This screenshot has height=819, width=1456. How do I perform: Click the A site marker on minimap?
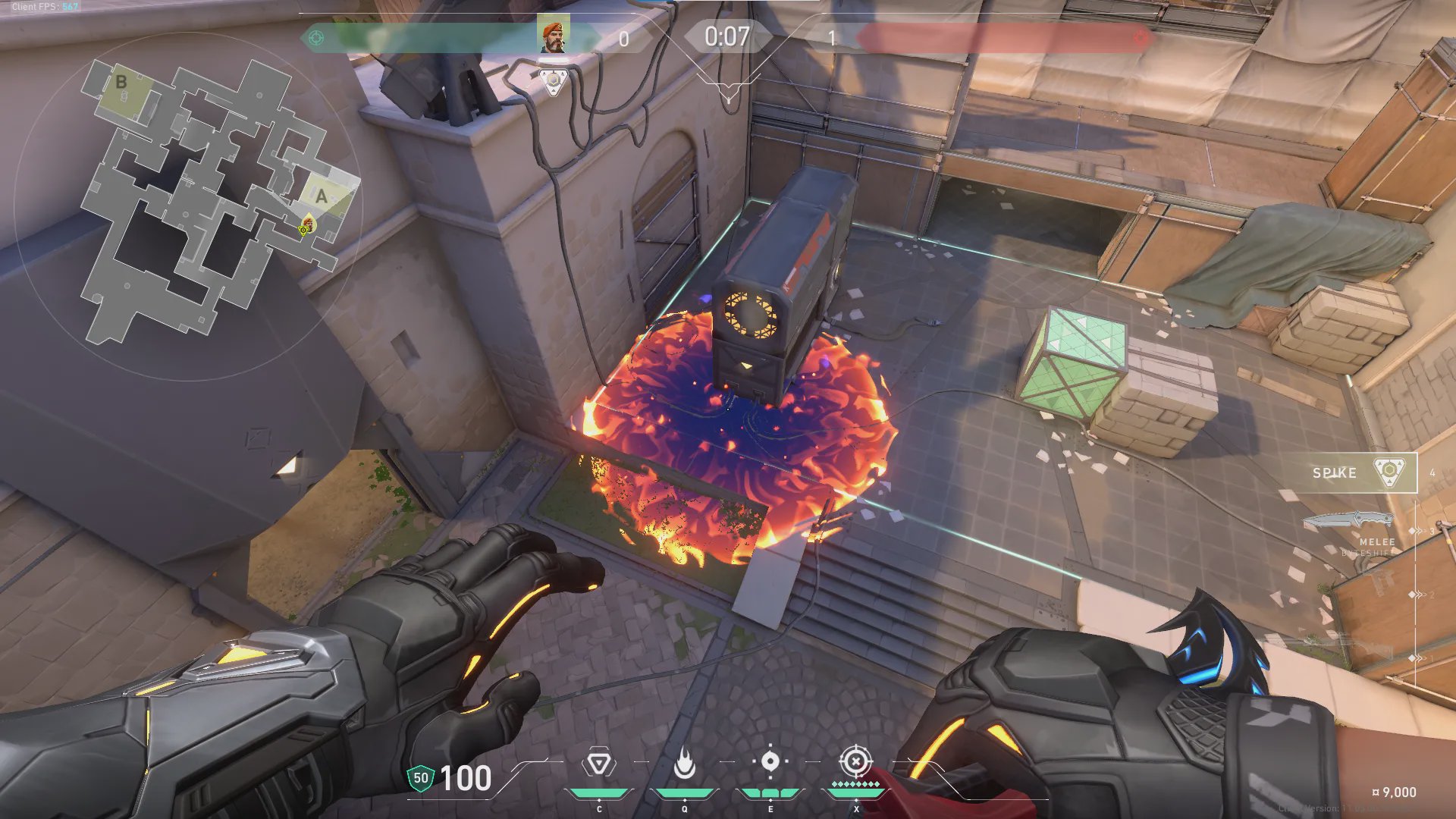coord(322,196)
